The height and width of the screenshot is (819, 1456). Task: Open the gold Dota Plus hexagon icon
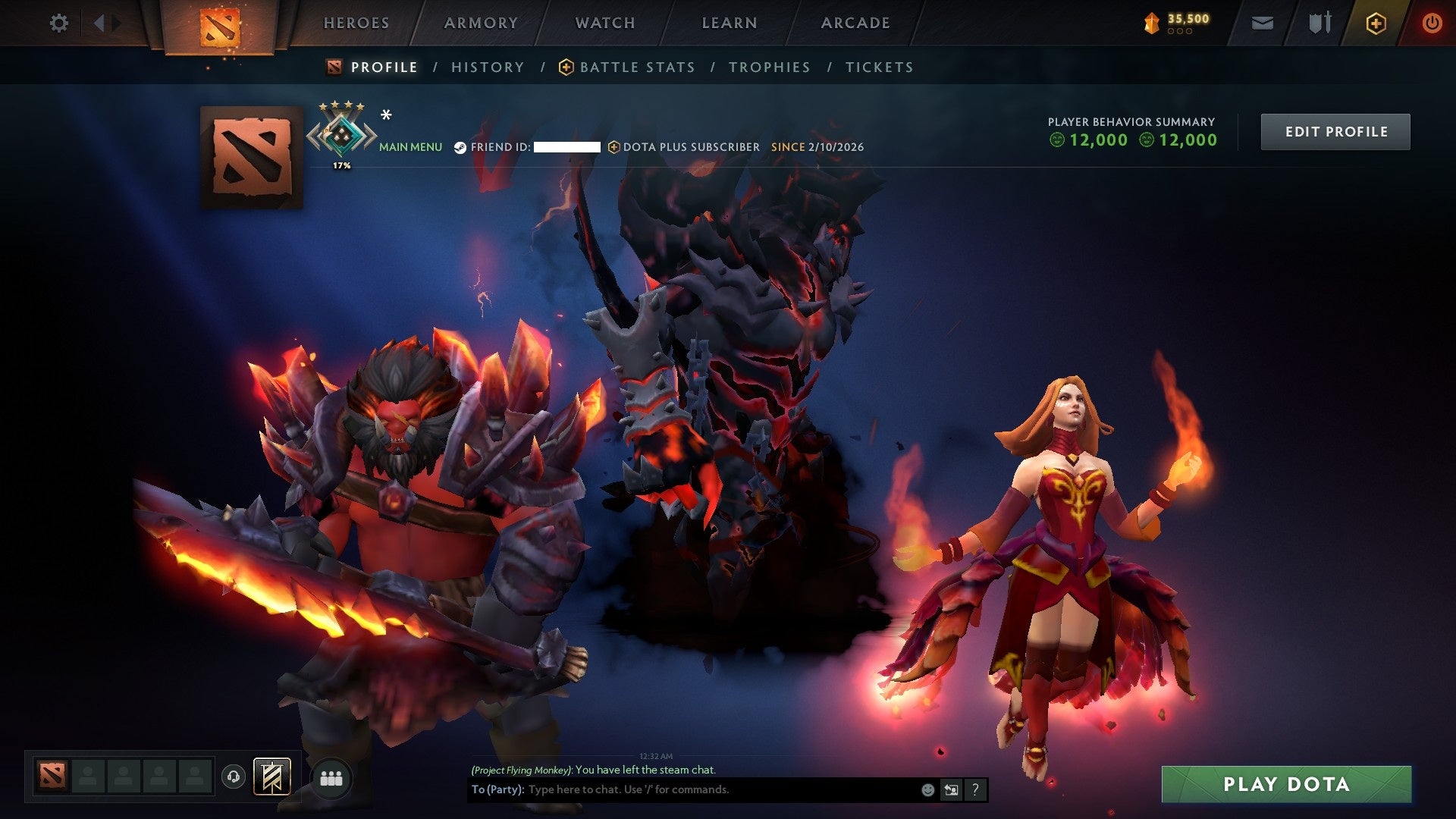click(x=1376, y=23)
